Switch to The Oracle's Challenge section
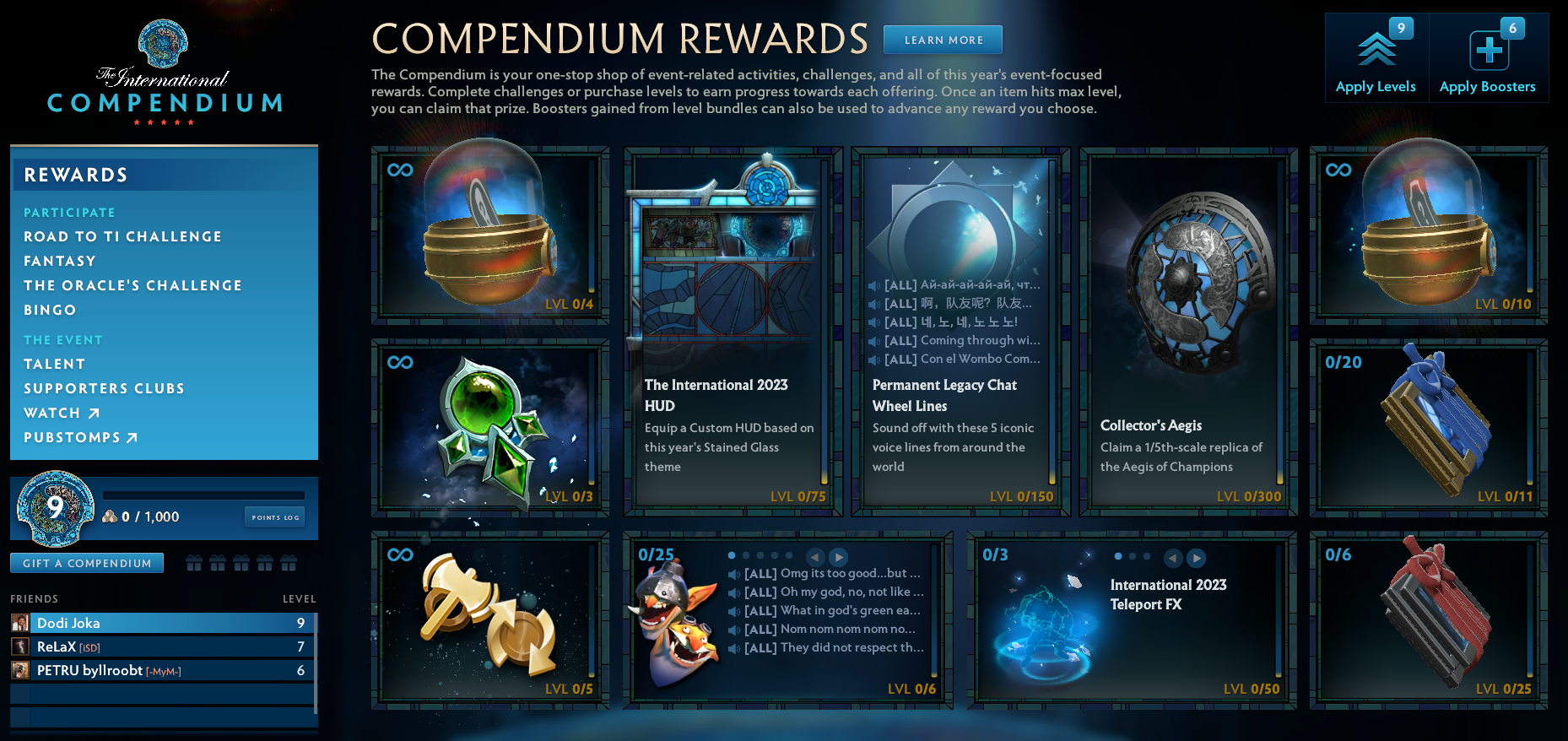1568x741 pixels. point(132,285)
